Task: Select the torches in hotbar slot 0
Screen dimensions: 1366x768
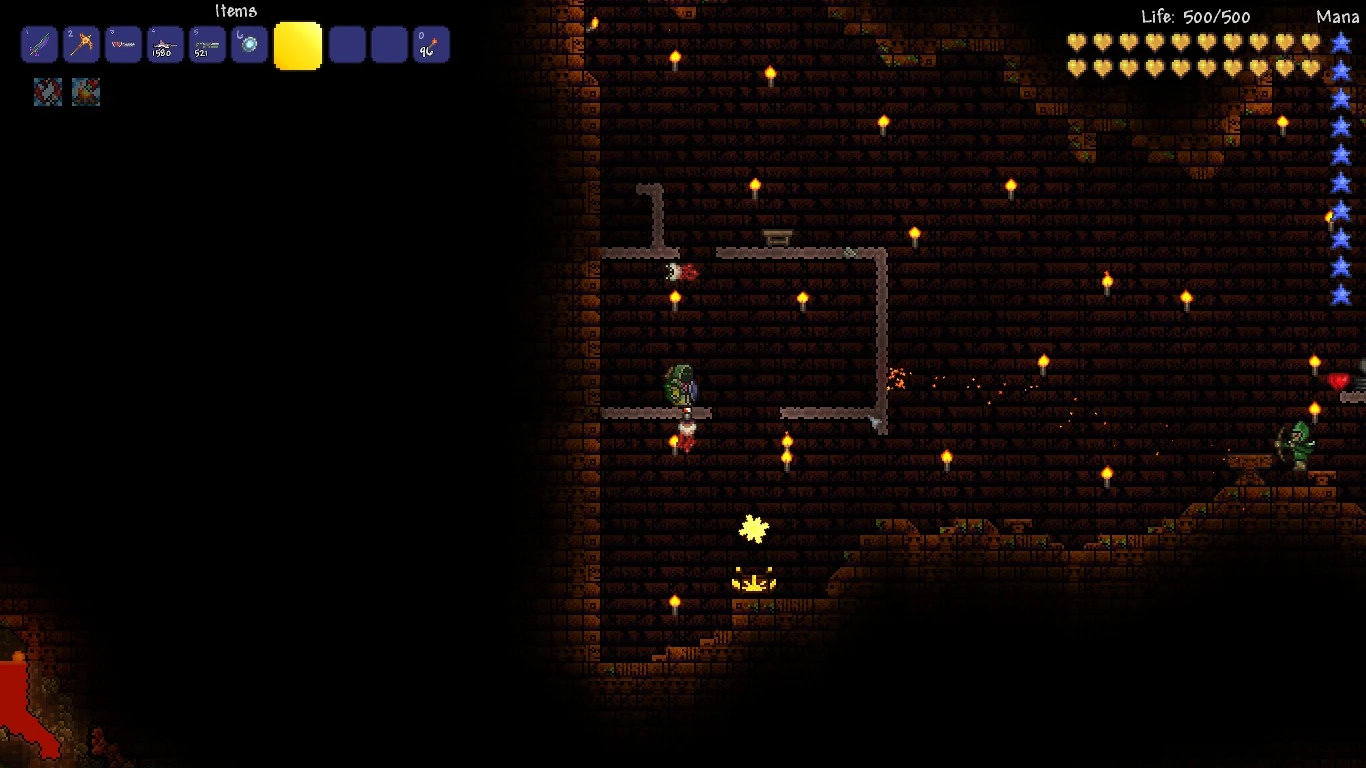Action: click(x=431, y=44)
